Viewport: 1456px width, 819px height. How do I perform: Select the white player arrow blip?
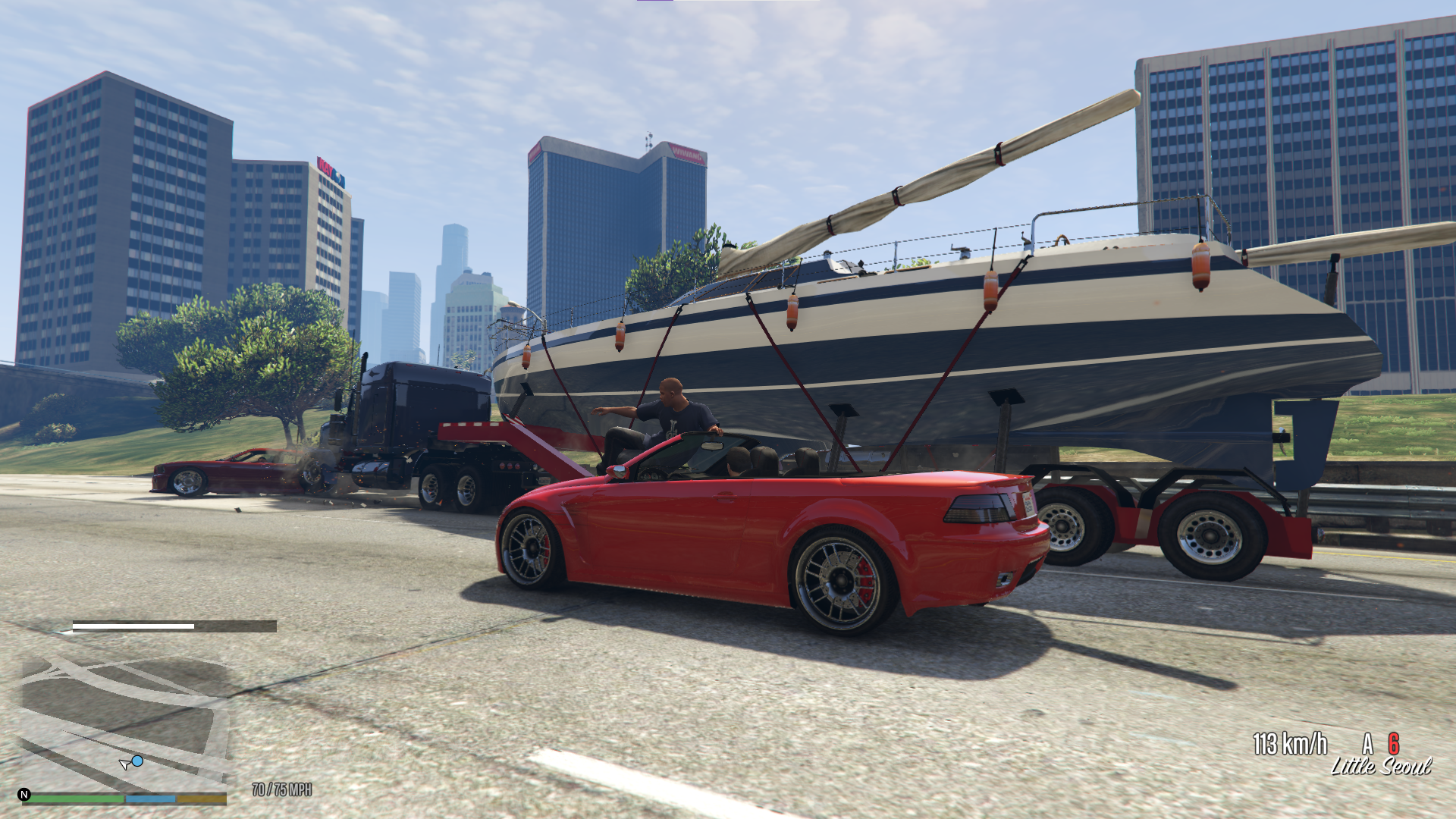coord(125,763)
